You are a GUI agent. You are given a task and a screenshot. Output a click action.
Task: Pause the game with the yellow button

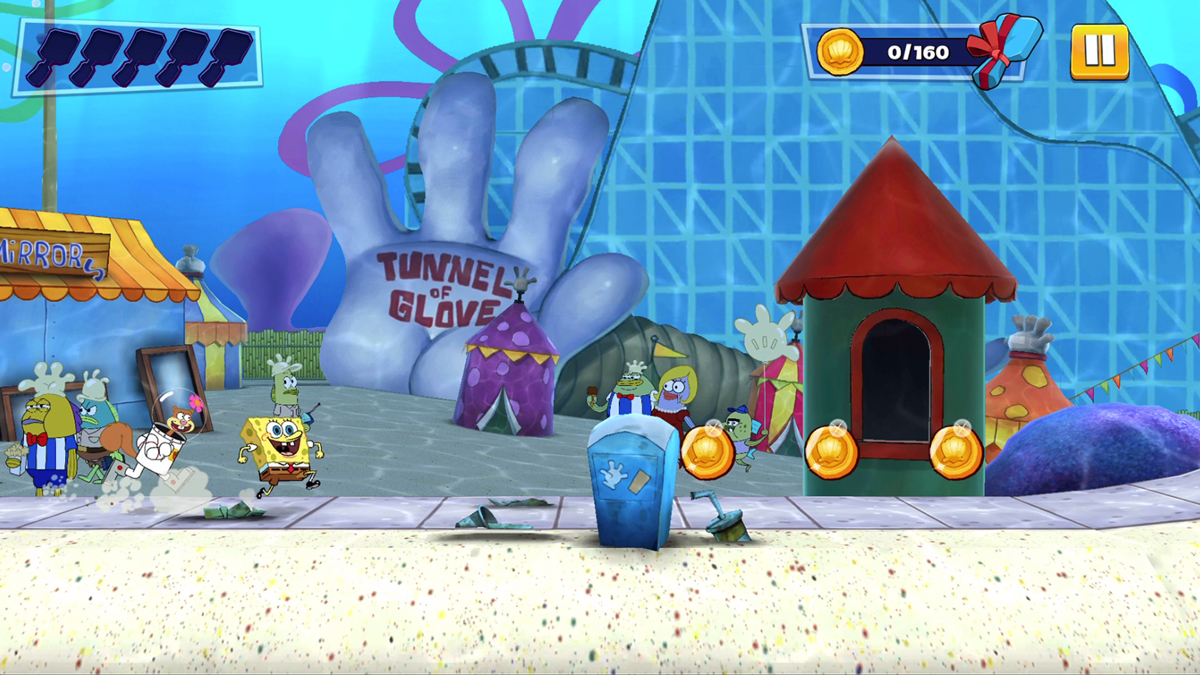(x=1099, y=51)
